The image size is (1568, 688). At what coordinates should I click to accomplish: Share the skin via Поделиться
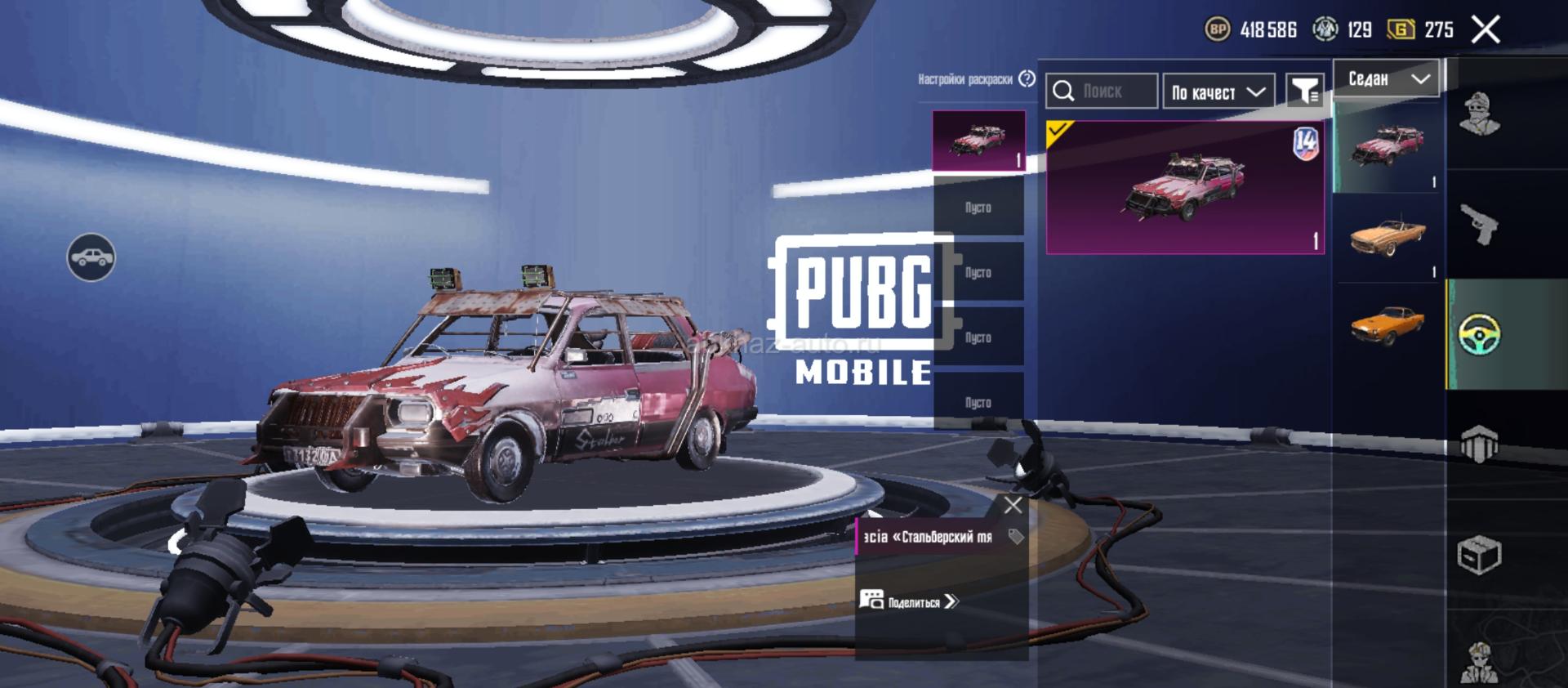[910, 601]
